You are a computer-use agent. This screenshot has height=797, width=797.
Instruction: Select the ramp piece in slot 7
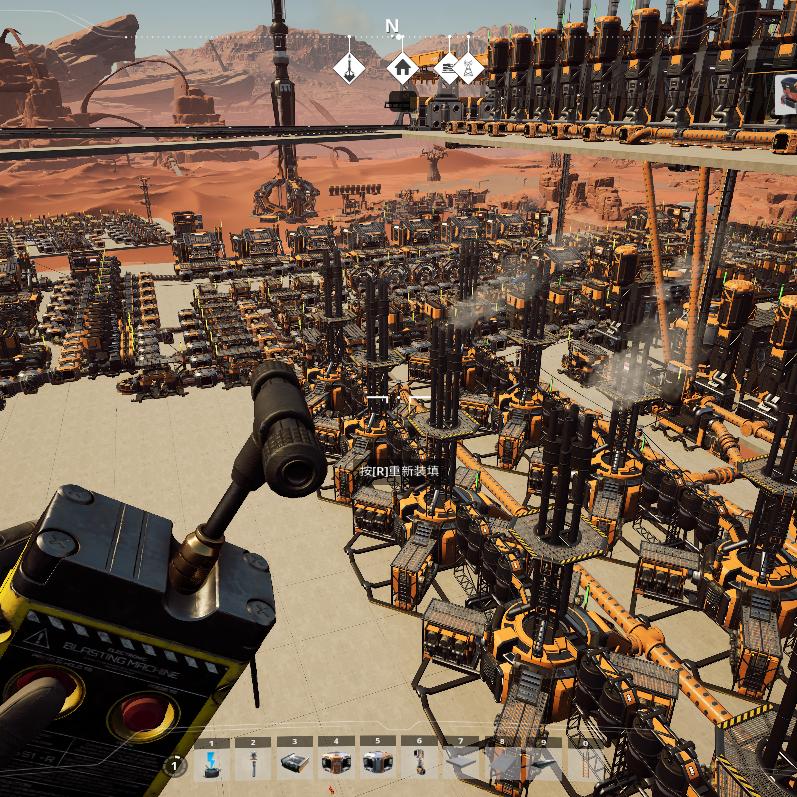[461, 764]
